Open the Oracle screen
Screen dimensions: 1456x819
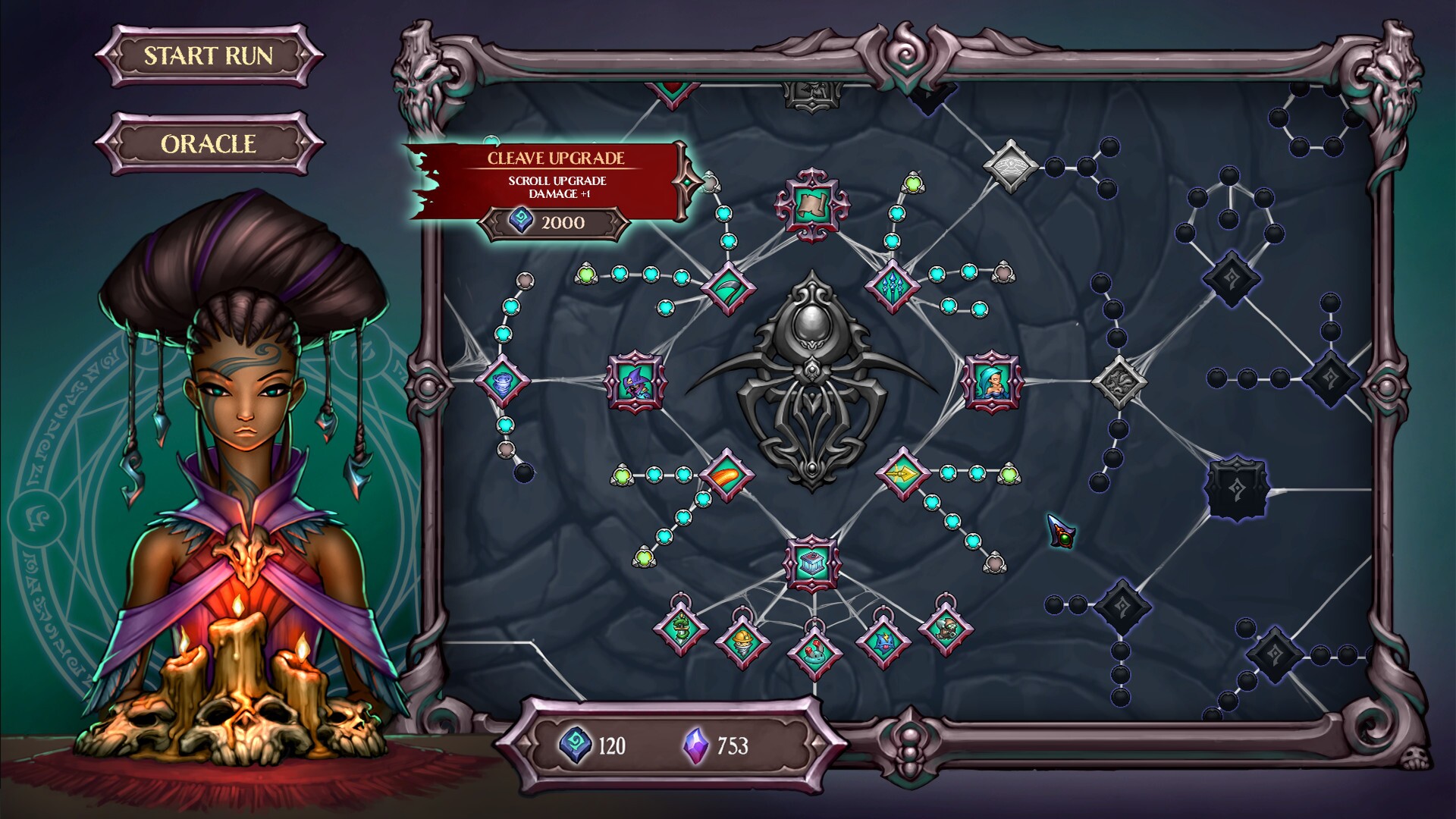point(209,141)
